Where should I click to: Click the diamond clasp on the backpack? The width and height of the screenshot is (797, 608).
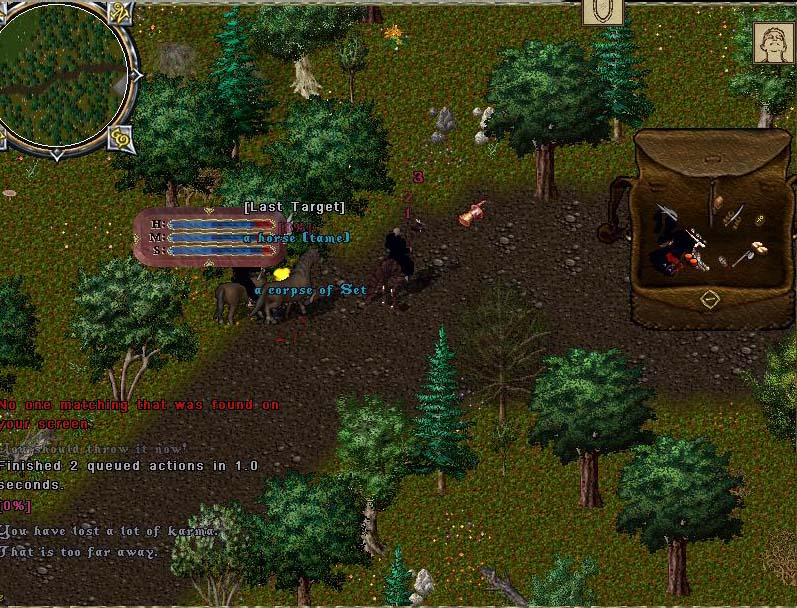[709, 299]
